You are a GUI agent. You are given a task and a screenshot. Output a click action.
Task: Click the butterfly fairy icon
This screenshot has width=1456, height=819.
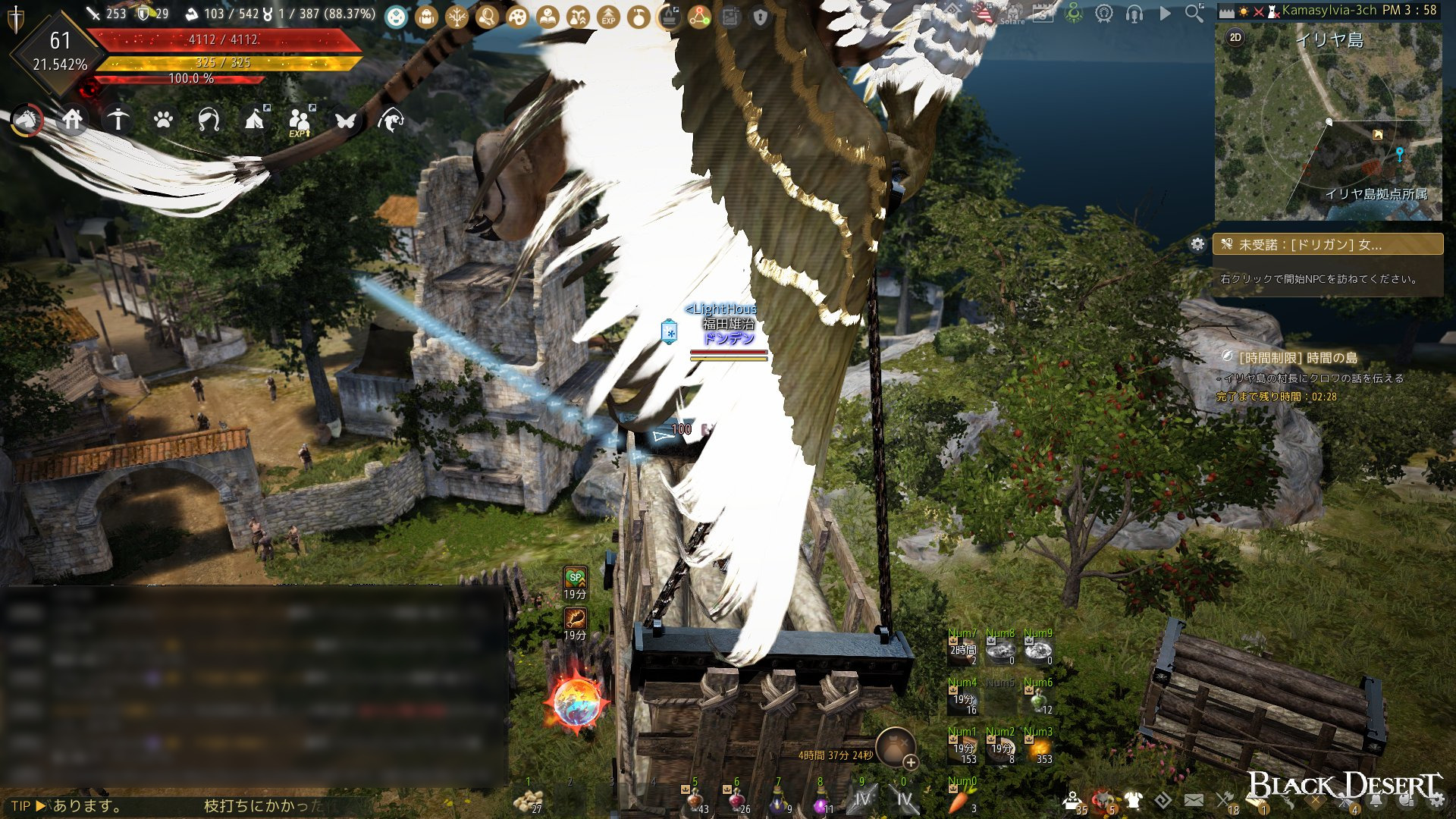pyautogui.click(x=346, y=120)
